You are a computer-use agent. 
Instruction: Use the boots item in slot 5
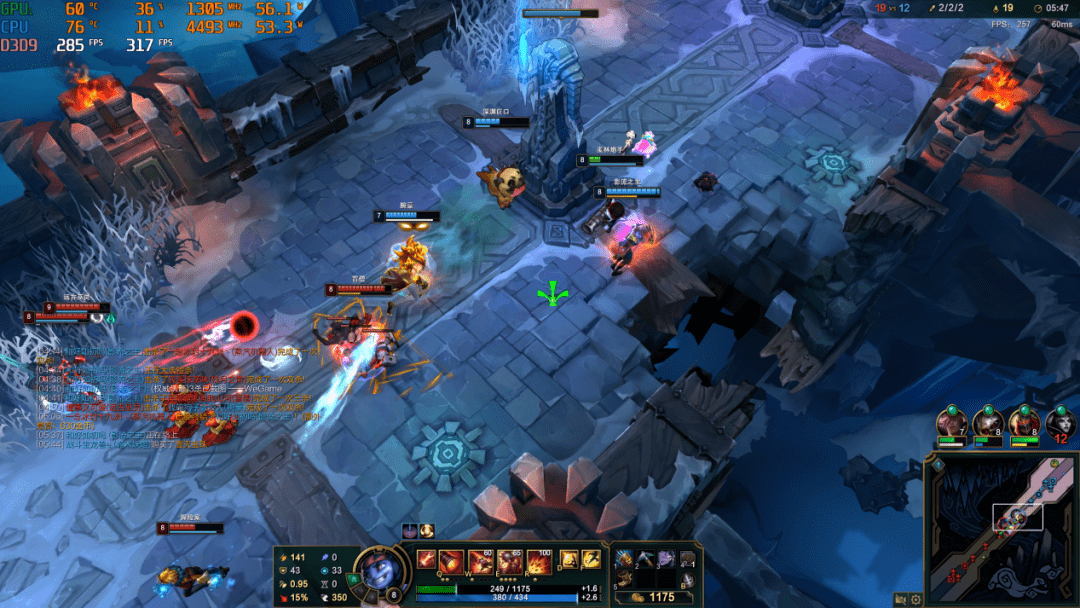click(x=627, y=578)
